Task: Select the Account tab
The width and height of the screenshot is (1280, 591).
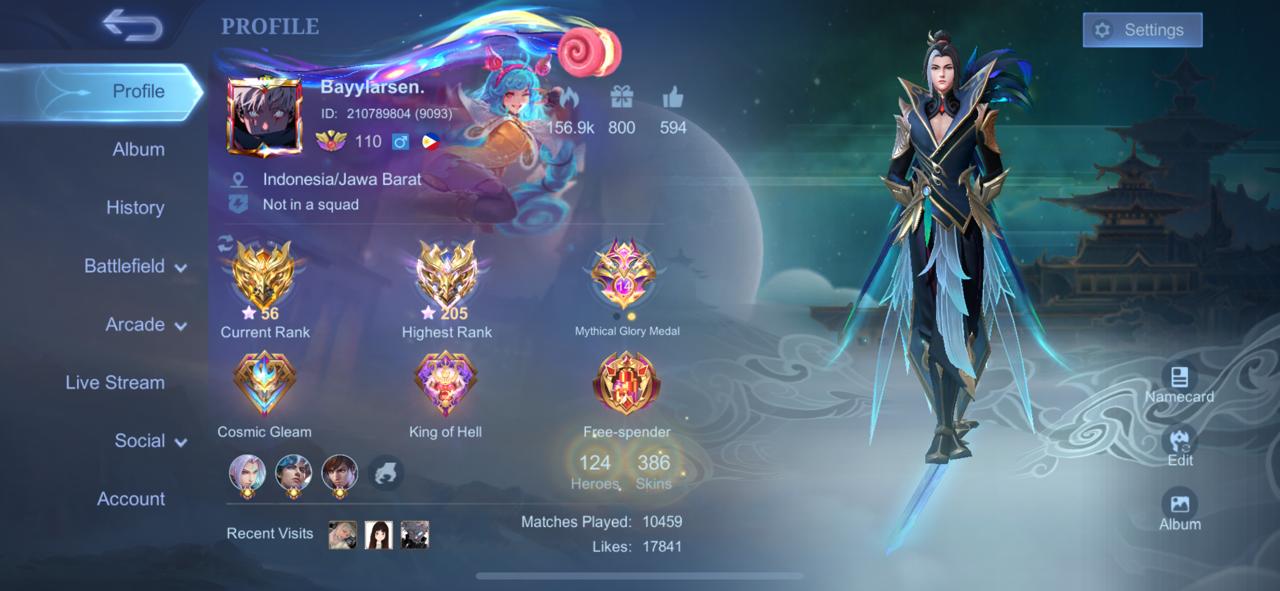Action: (x=131, y=498)
